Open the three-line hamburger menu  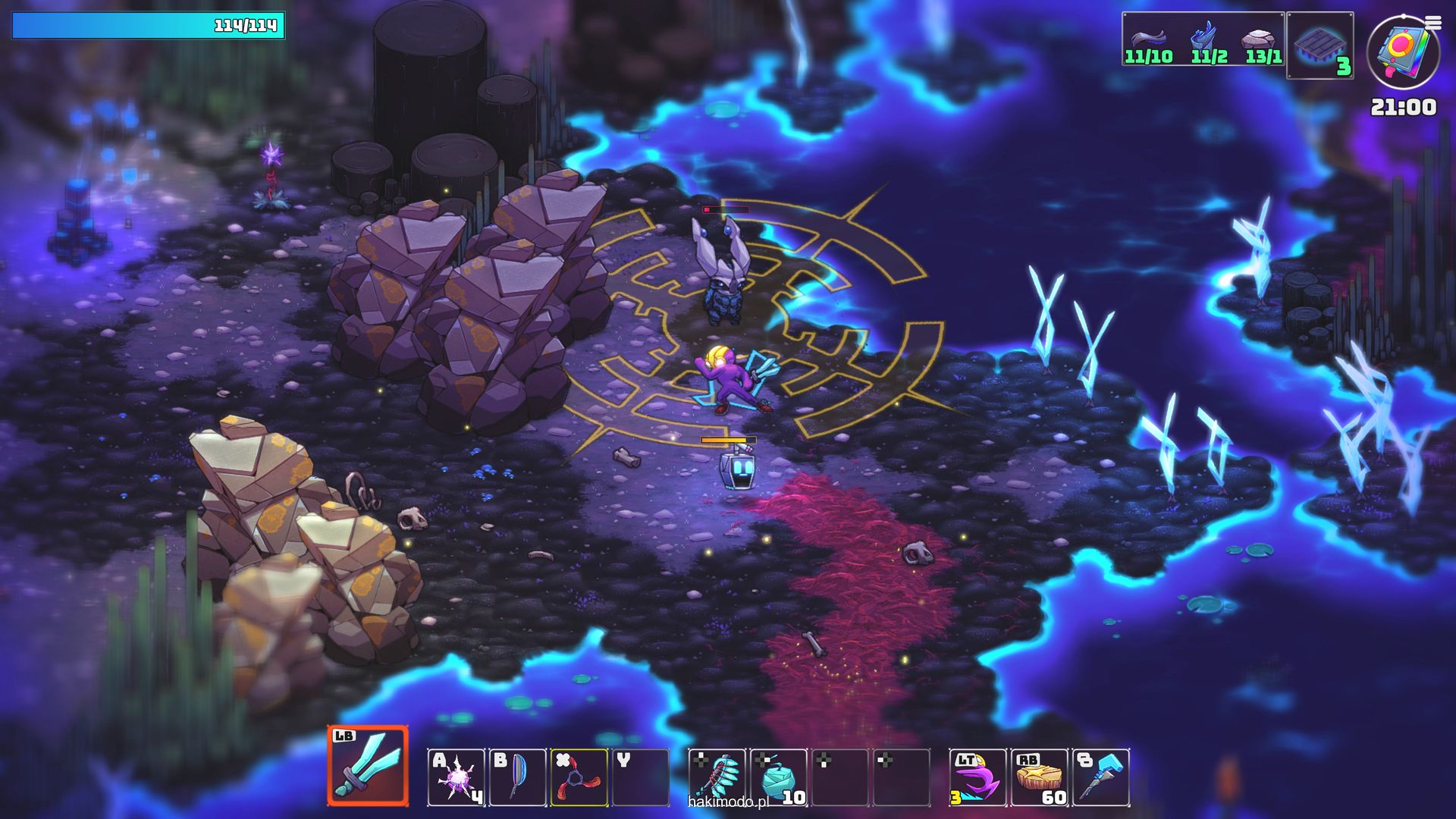(x=1433, y=24)
